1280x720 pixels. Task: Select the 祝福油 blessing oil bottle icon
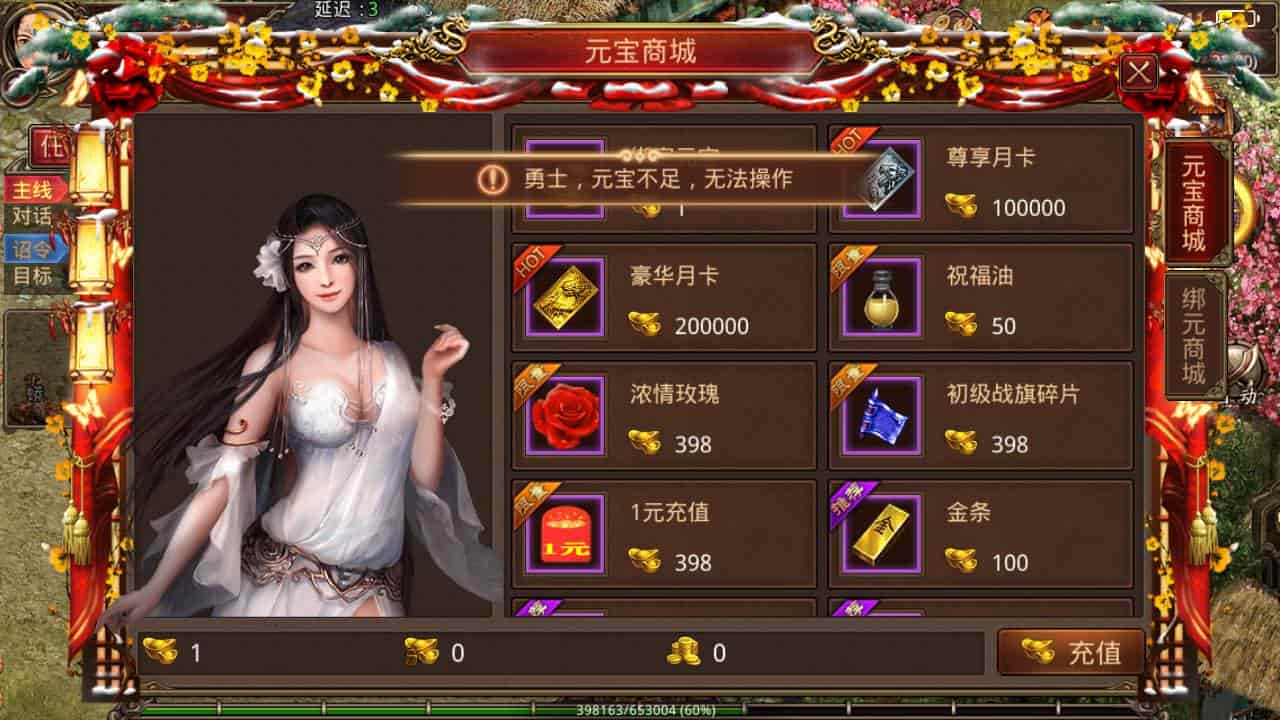coord(881,296)
